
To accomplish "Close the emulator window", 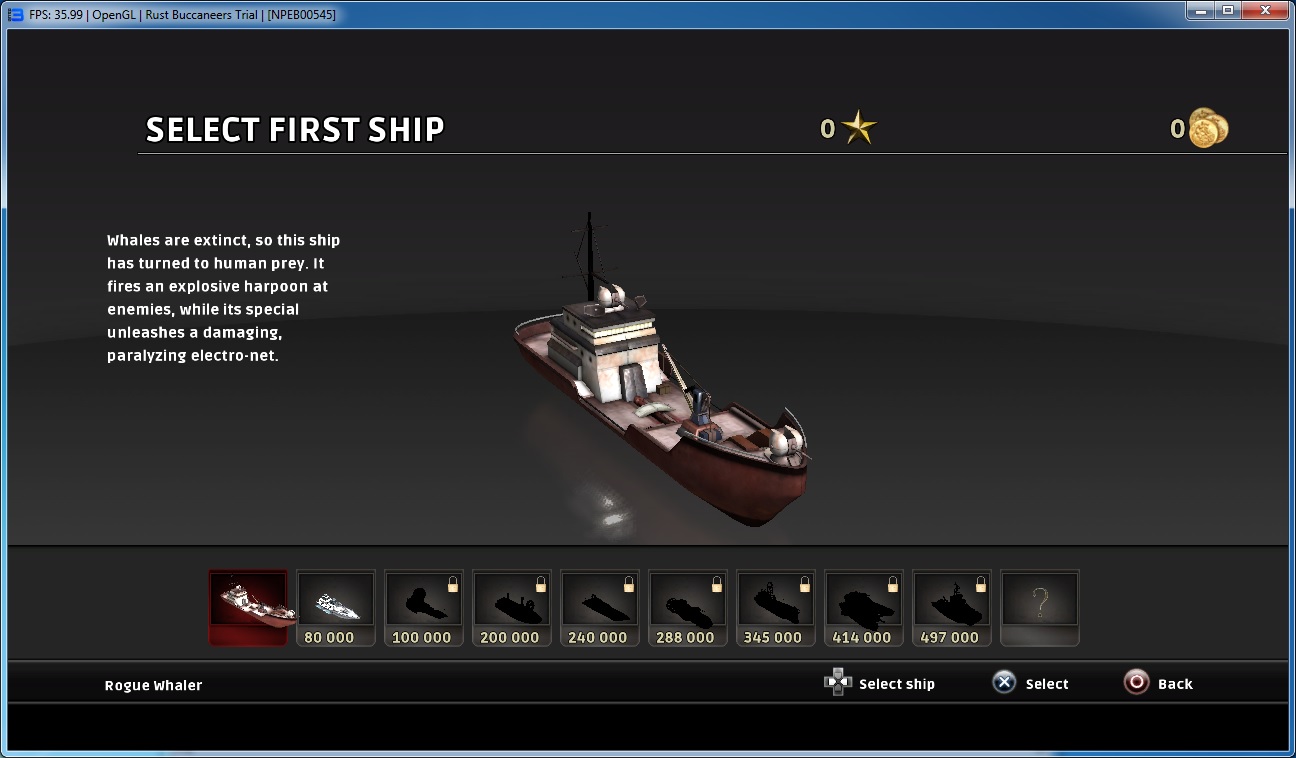I will pos(1266,11).
